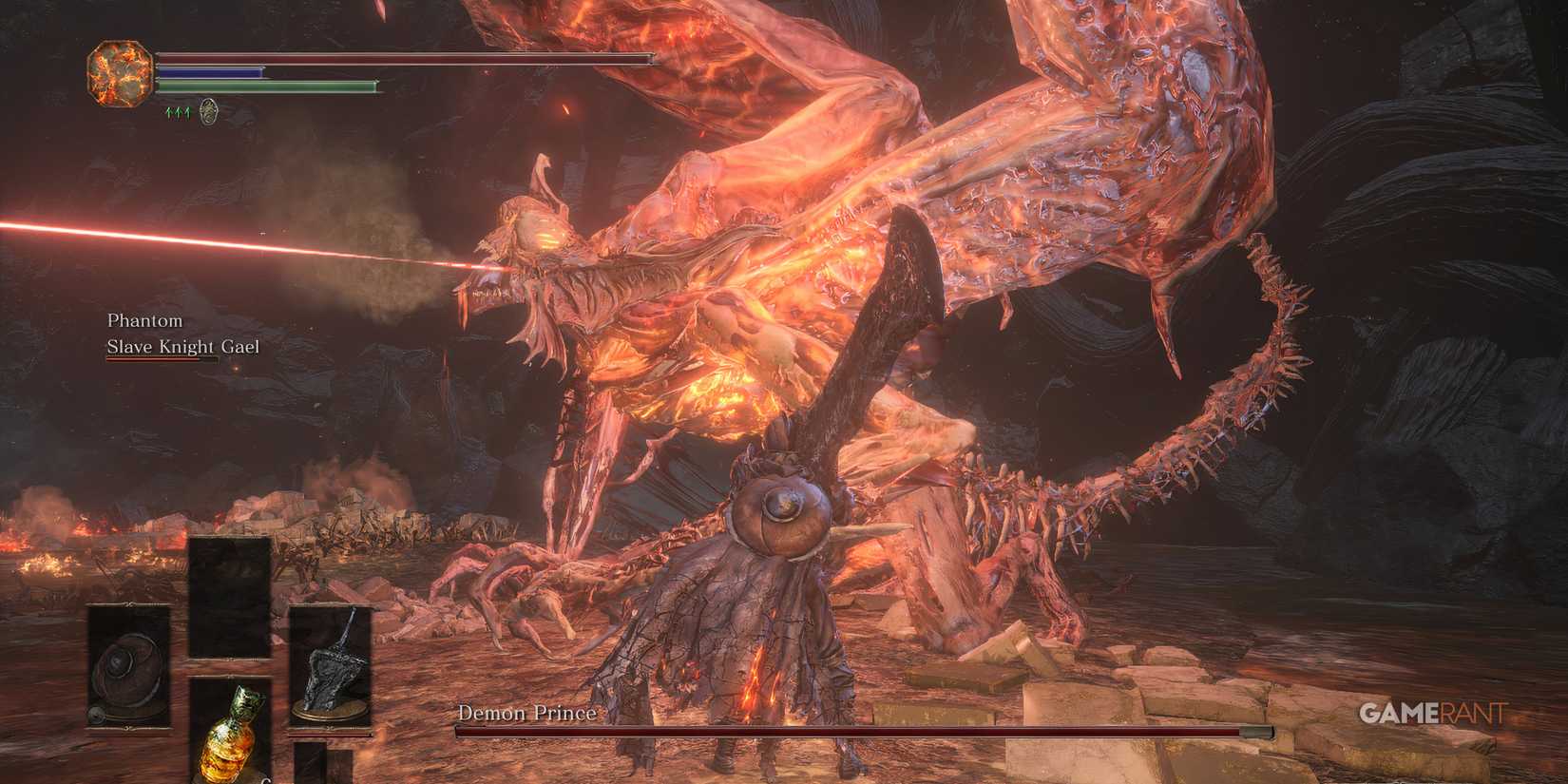
Task: Click the empty spell attunement slot
Action: [228, 594]
